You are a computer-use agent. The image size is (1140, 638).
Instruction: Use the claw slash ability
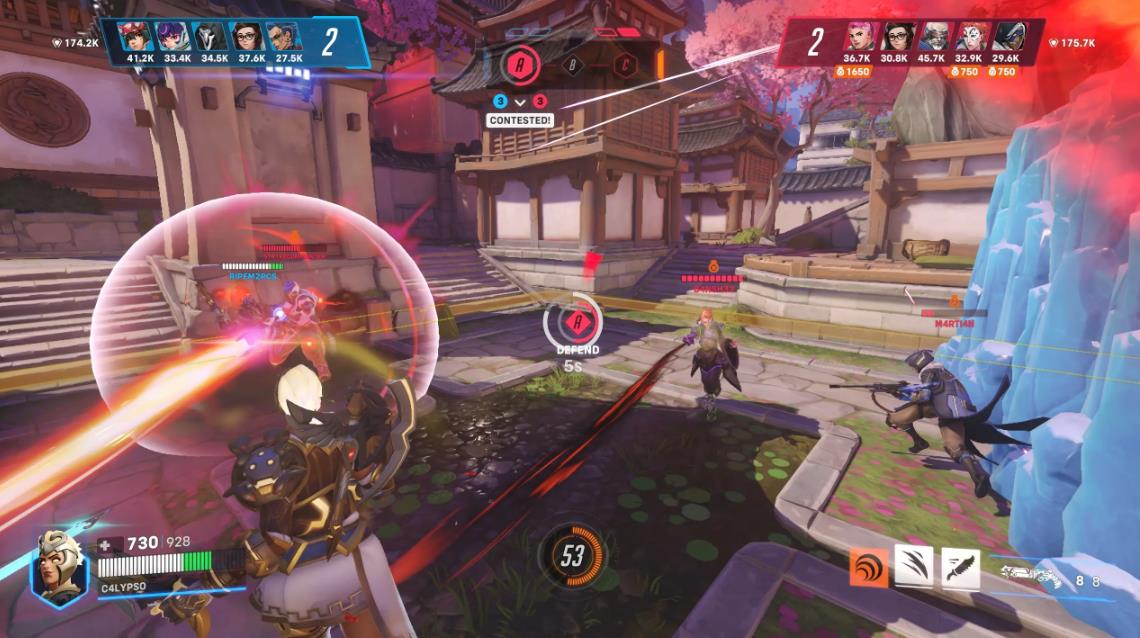pyautogui.click(x=913, y=567)
